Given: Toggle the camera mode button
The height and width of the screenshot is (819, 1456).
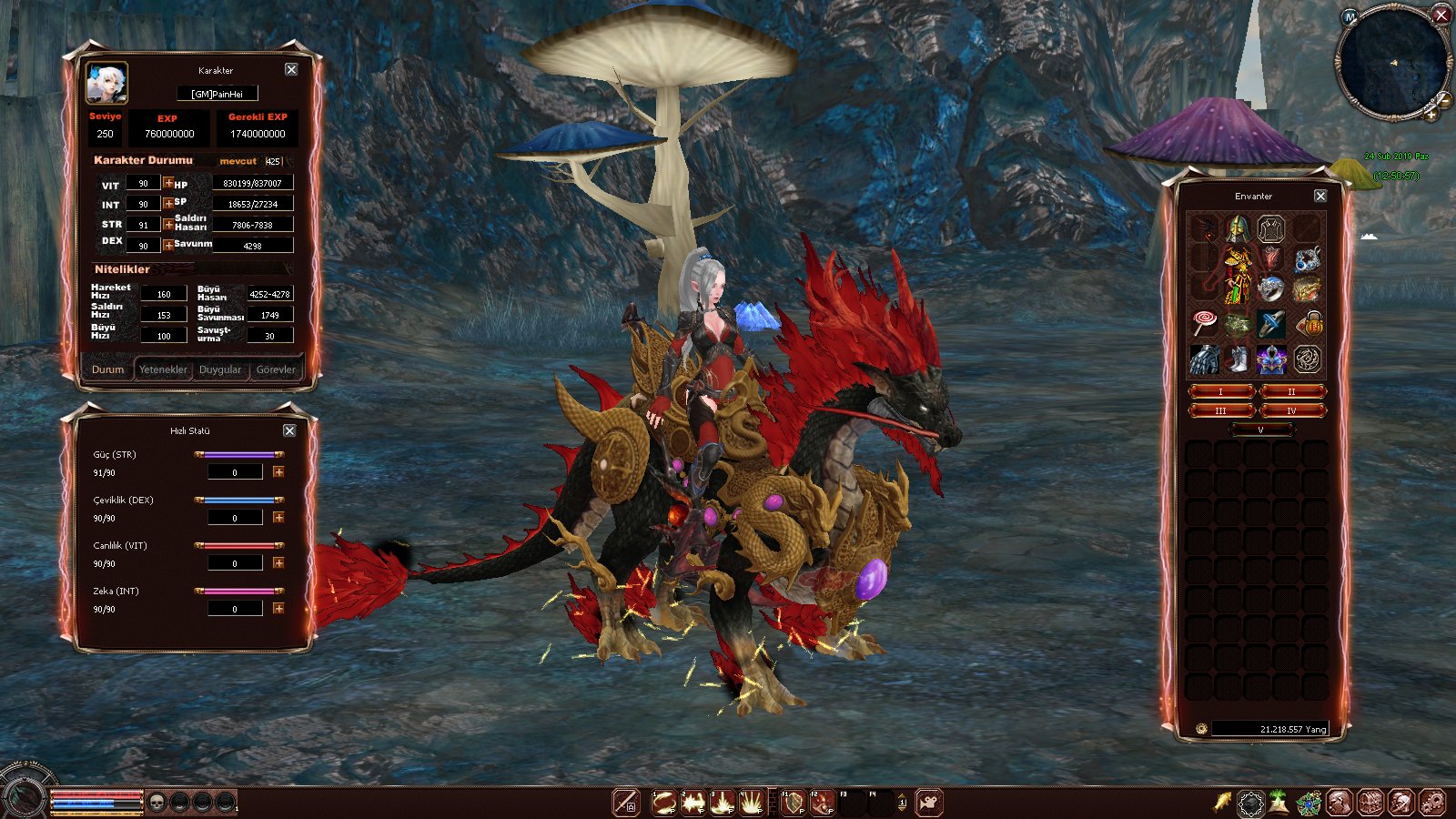Looking at the screenshot, I should click(929, 803).
